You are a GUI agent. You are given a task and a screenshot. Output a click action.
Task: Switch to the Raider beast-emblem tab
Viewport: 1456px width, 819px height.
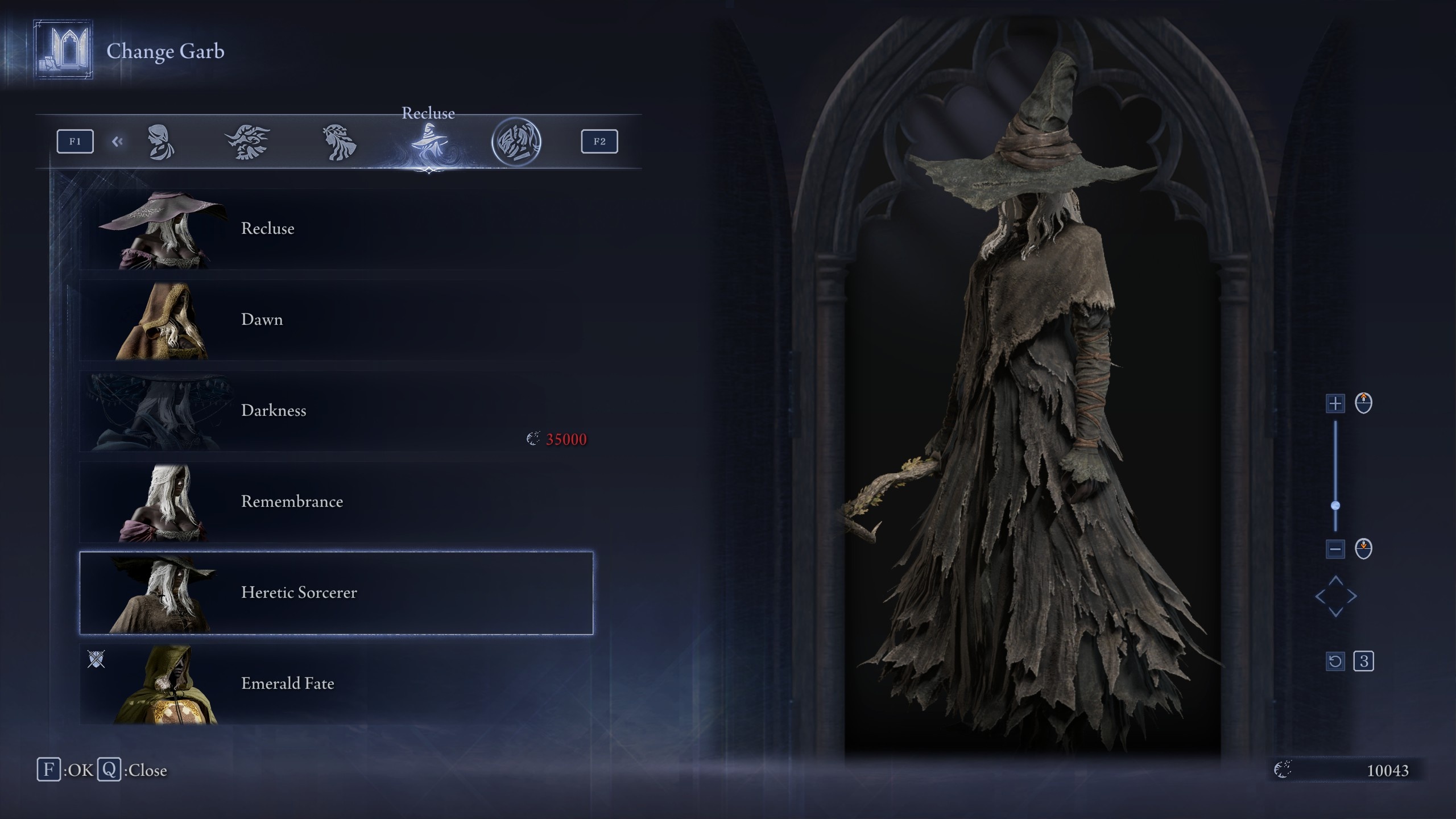247,142
